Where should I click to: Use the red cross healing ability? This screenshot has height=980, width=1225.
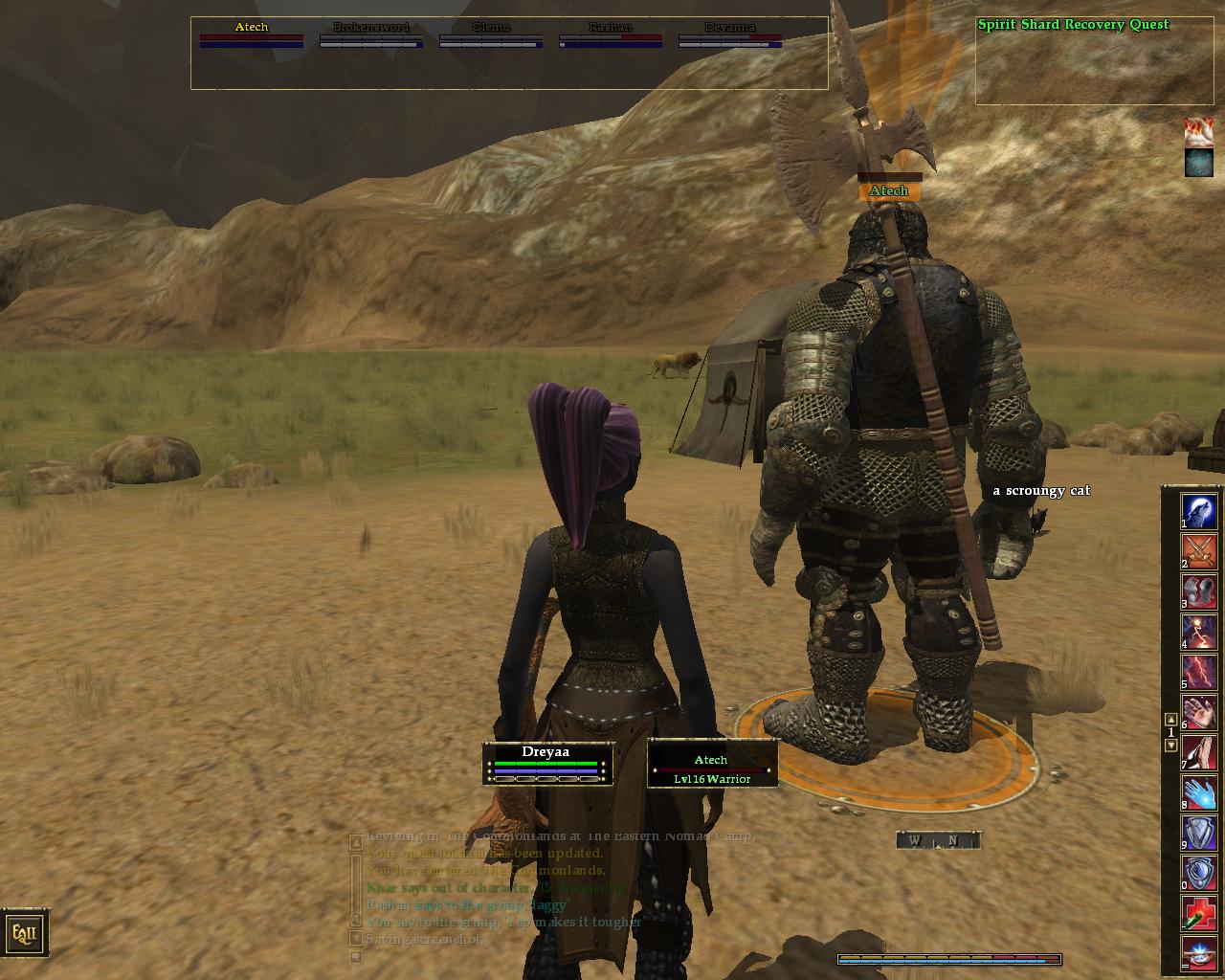point(1198,913)
